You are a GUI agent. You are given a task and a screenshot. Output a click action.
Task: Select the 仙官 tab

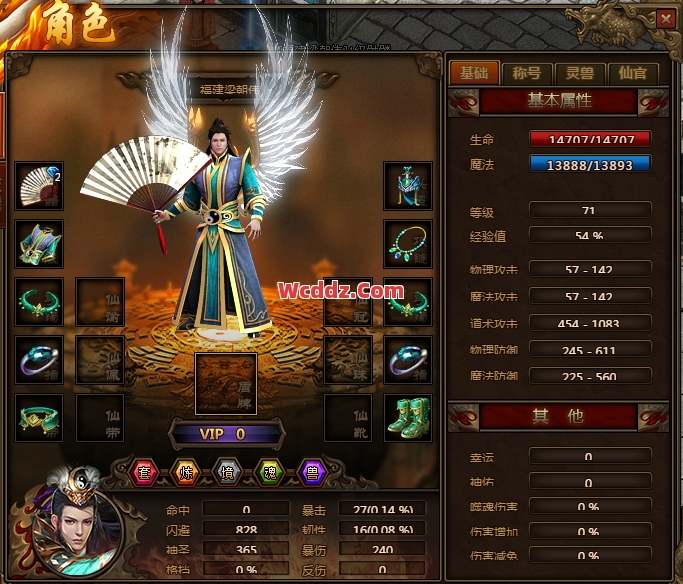point(632,72)
